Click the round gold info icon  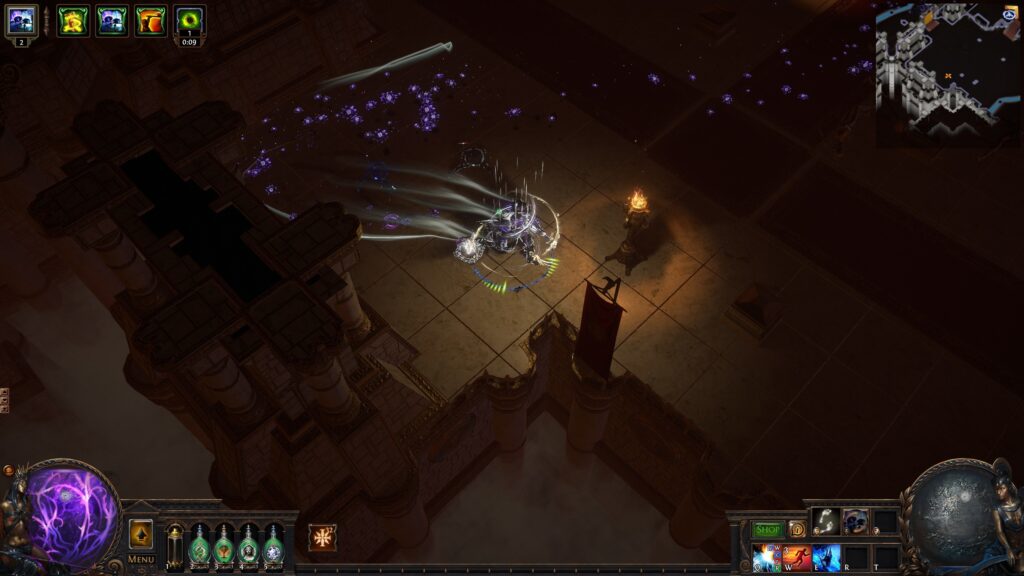coord(797,529)
